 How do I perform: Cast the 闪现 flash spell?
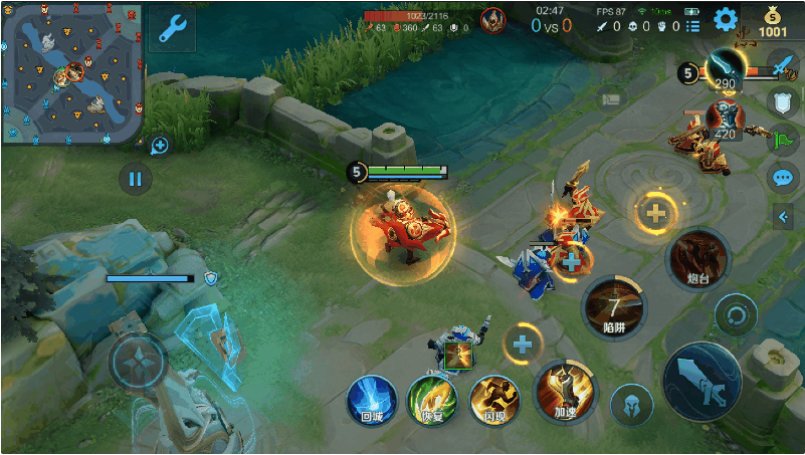point(494,399)
